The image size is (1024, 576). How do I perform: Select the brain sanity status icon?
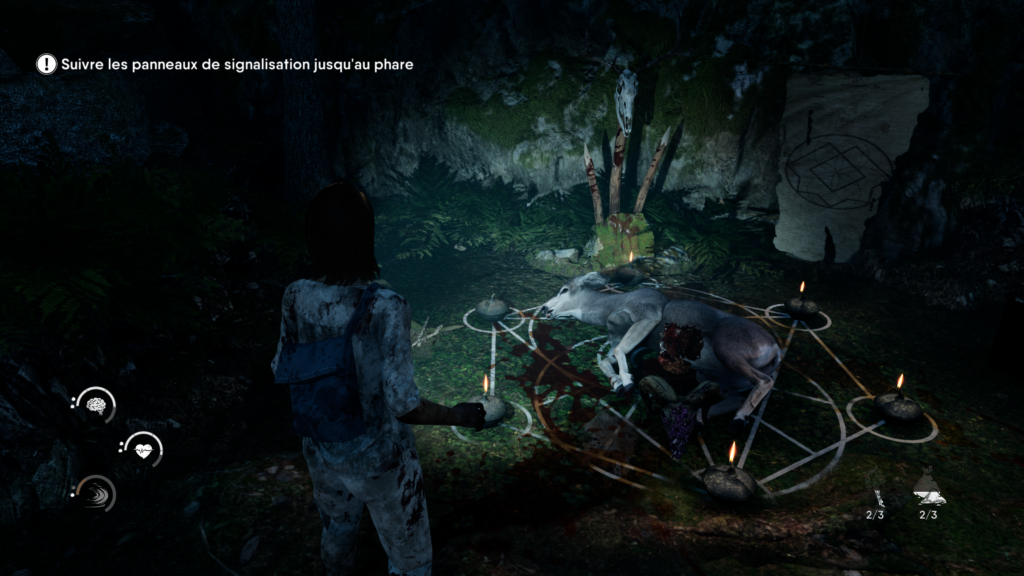[x=98, y=405]
